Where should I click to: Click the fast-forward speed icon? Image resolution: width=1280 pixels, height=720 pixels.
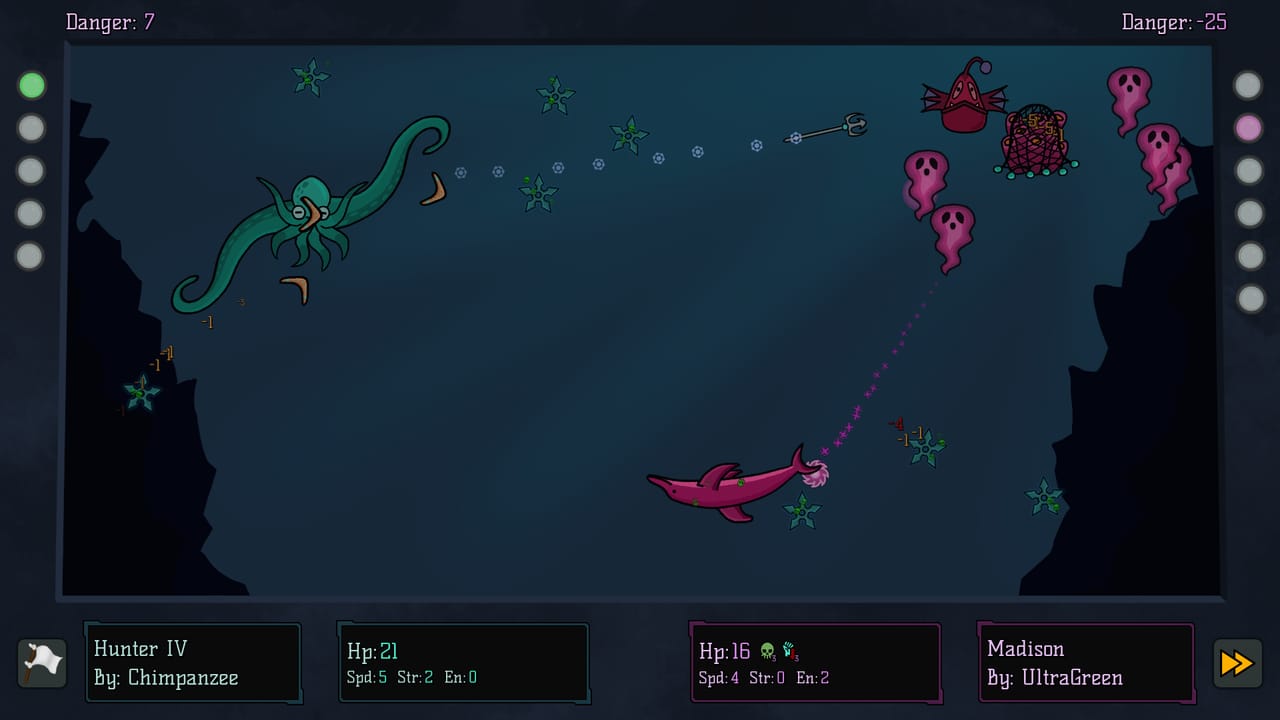tap(1237, 663)
